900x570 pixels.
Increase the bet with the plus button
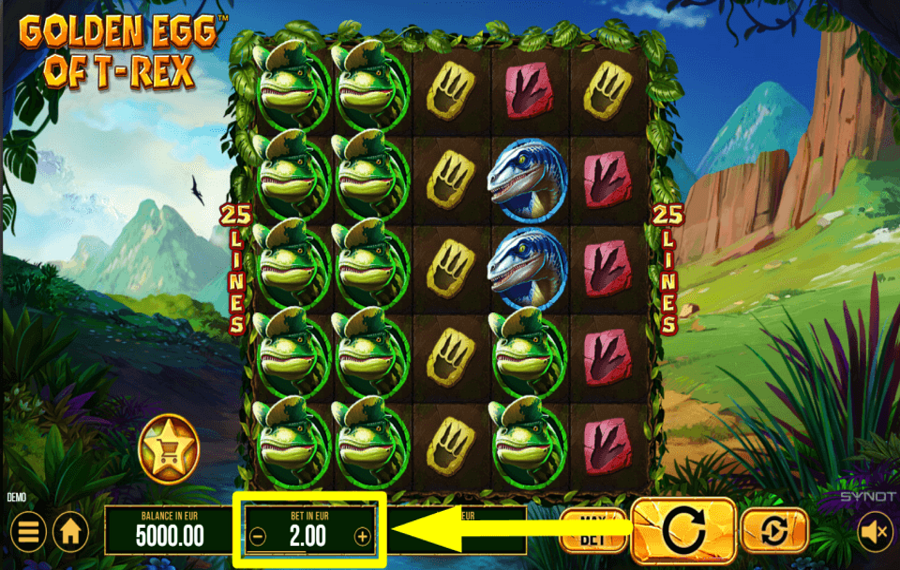tap(362, 536)
